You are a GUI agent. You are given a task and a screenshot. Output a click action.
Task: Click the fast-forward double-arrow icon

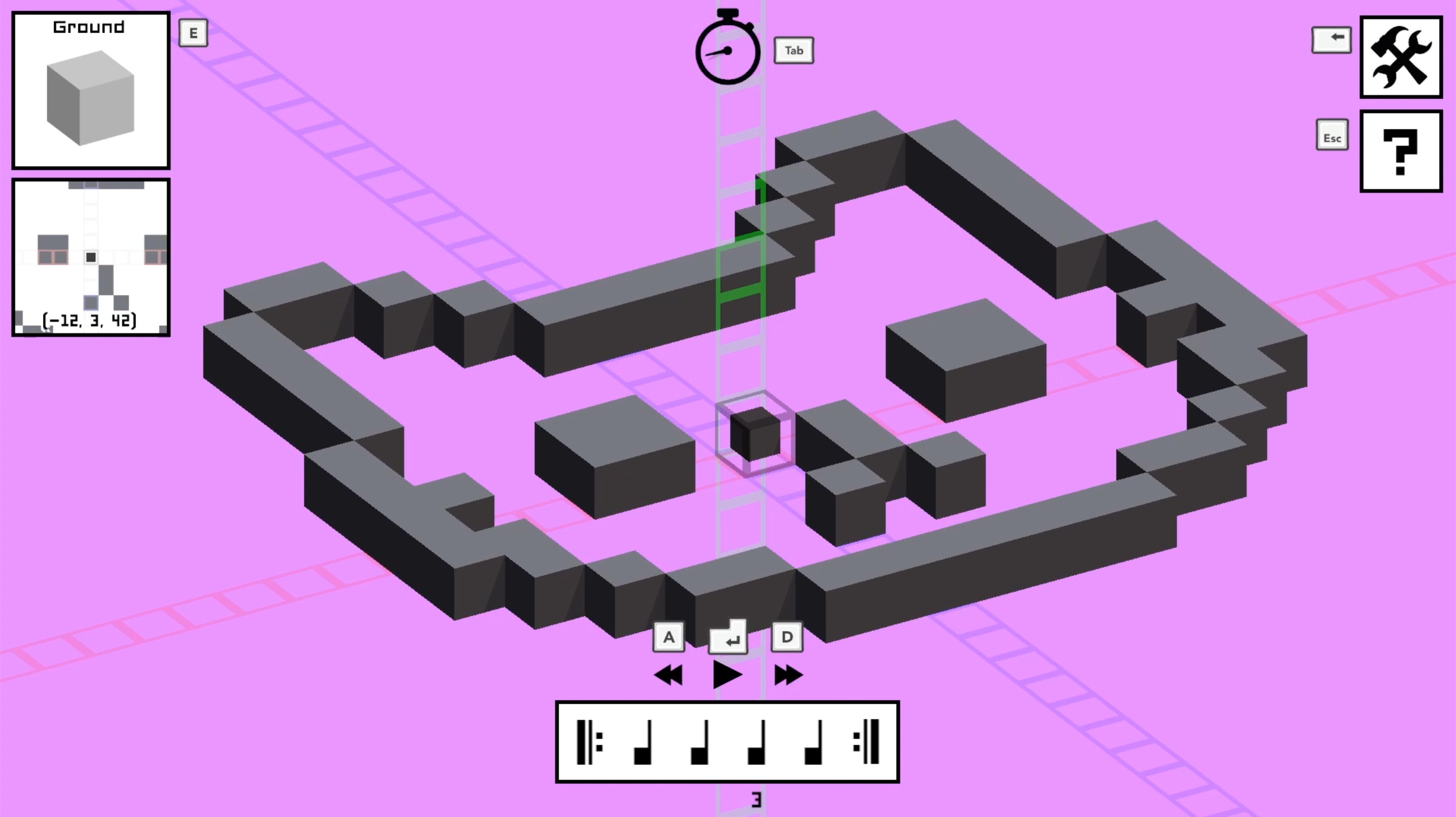click(x=788, y=674)
